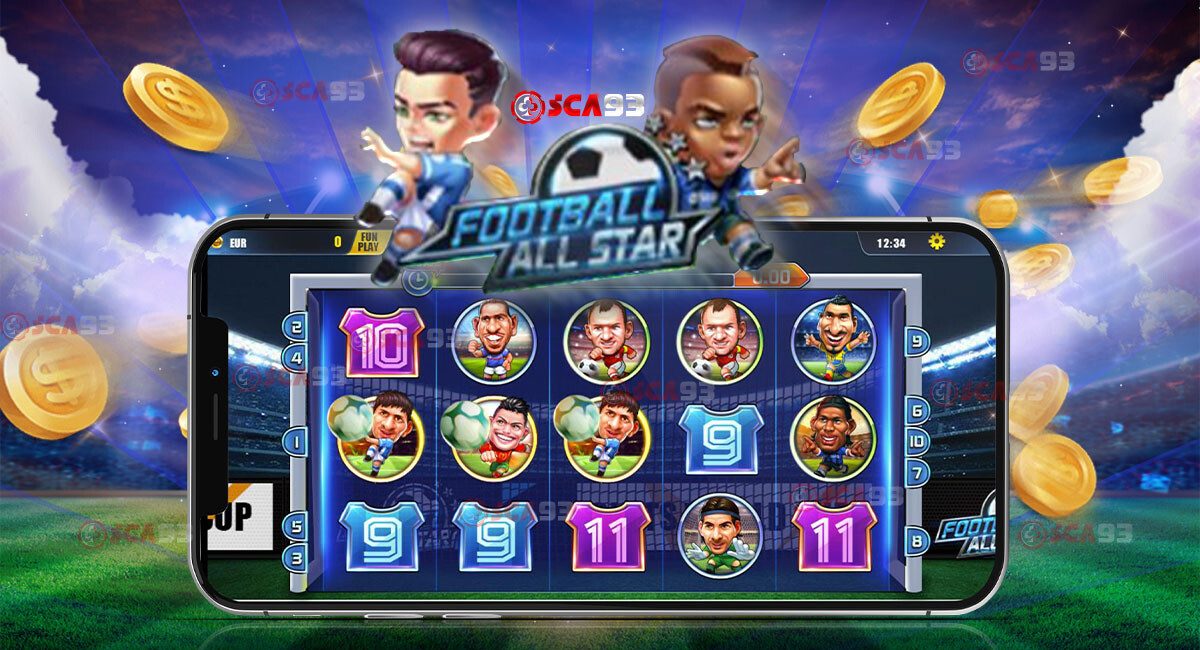Highlight payline marker 10
1200x650 pixels.
[916, 441]
